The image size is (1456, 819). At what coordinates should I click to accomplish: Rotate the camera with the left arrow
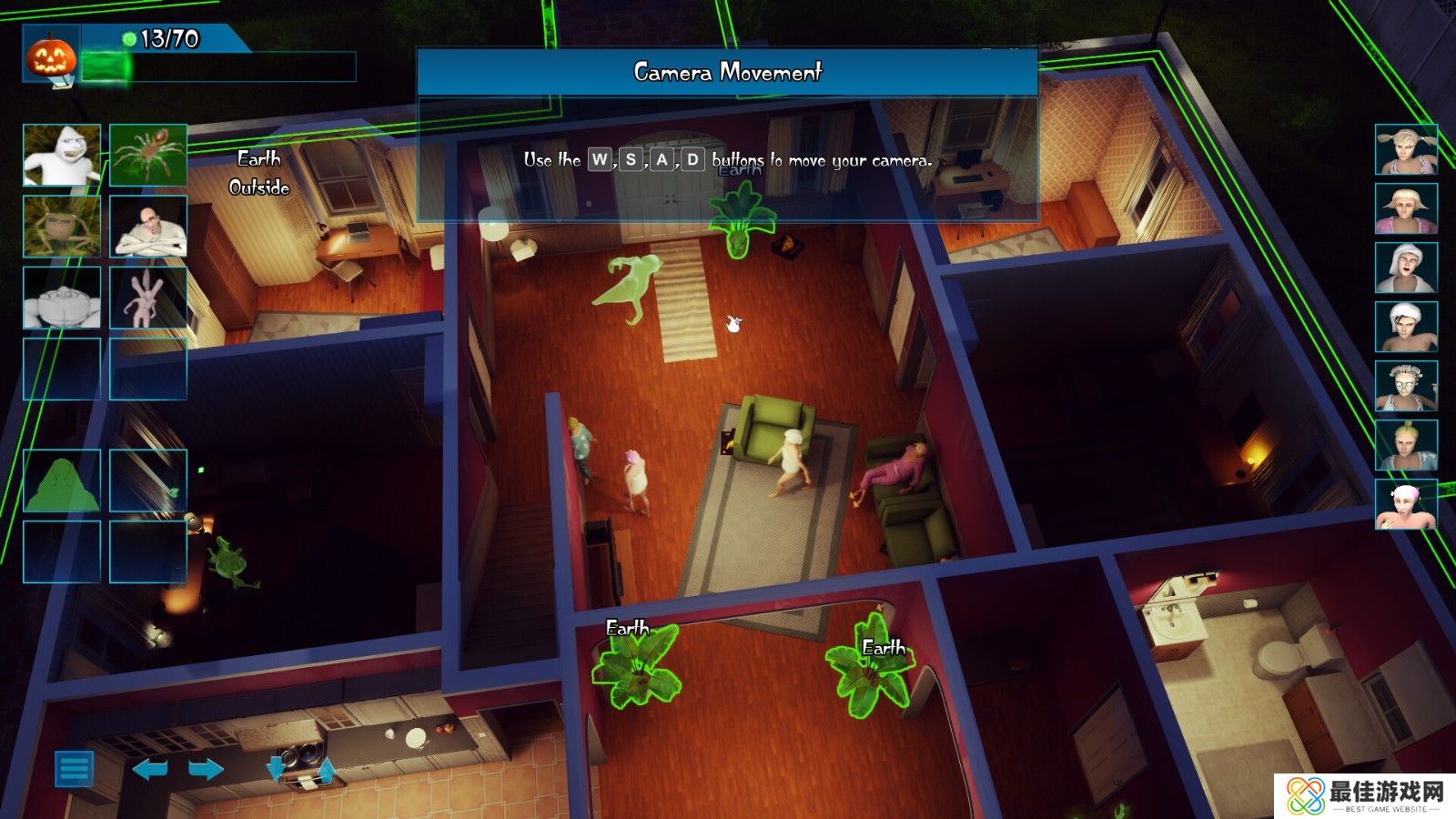pyautogui.click(x=150, y=770)
